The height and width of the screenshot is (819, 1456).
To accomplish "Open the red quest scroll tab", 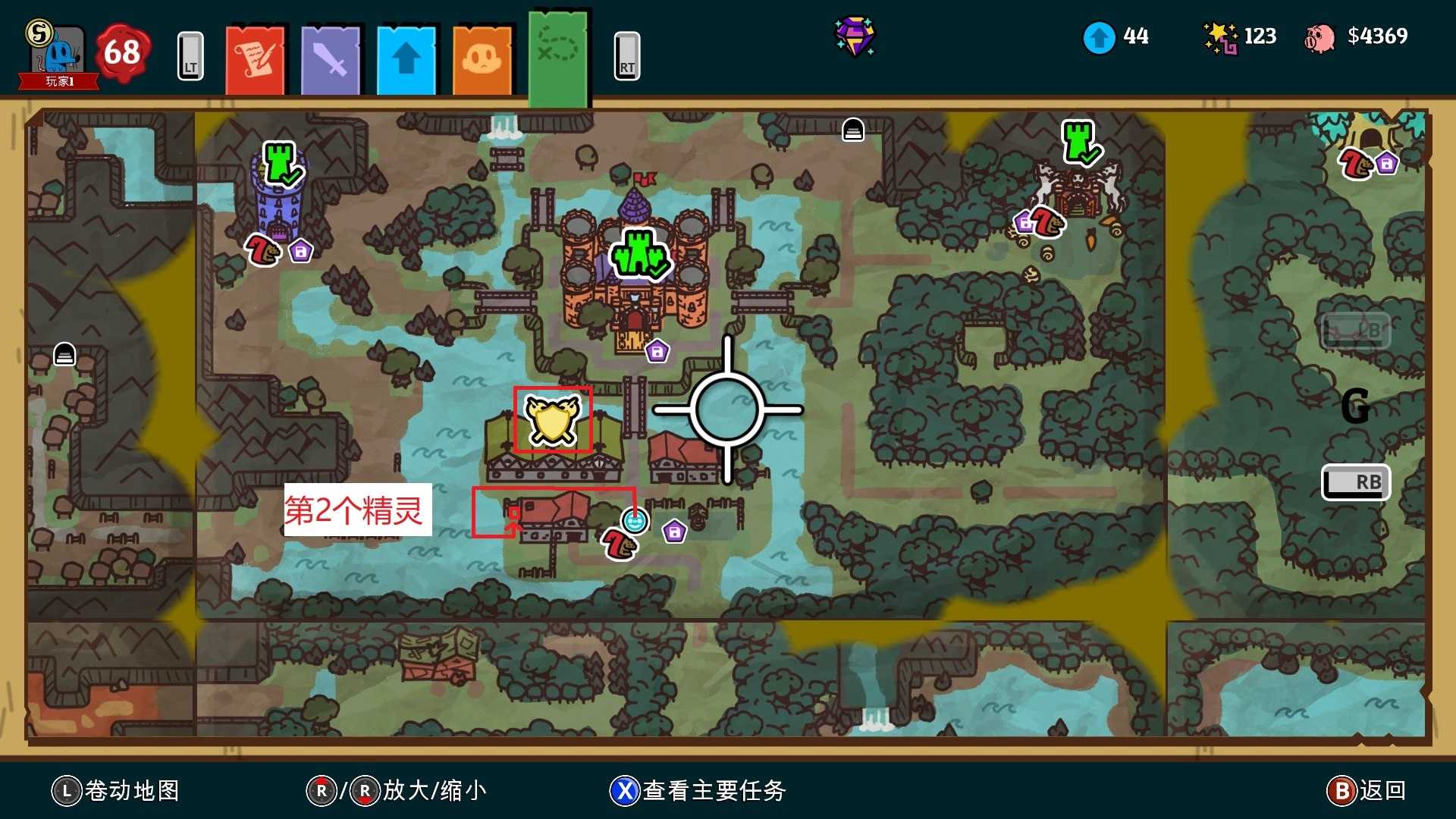I will (256, 57).
